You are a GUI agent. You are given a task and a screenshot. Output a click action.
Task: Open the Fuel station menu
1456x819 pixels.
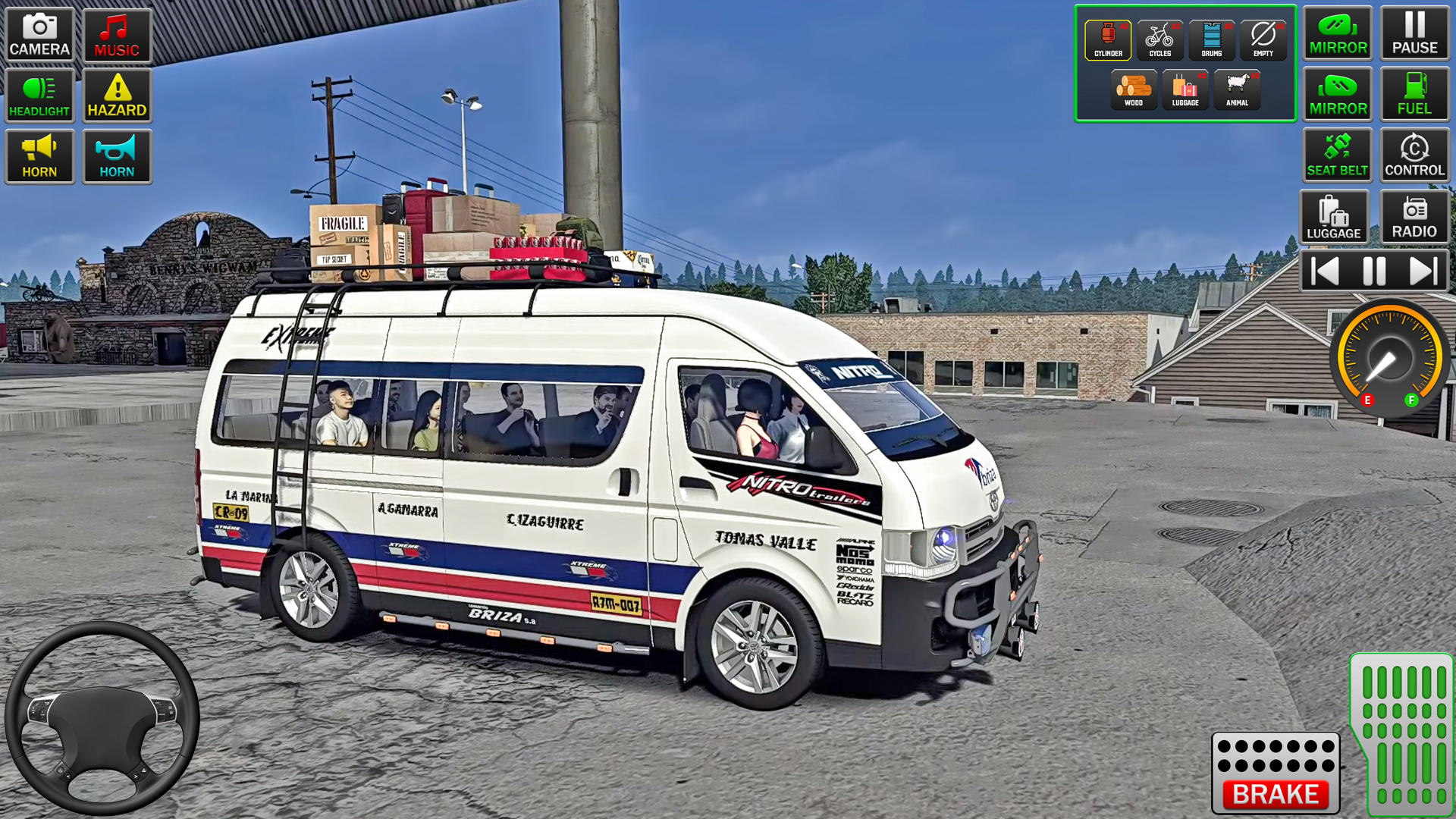click(1414, 94)
